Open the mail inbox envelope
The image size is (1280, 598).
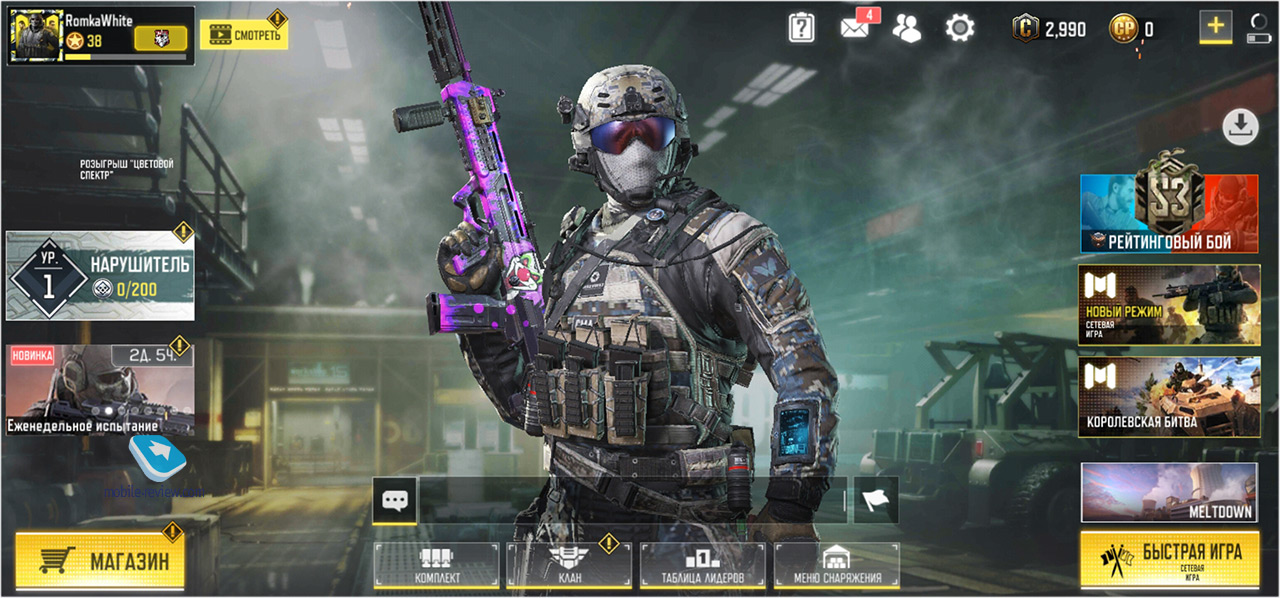[x=855, y=28]
